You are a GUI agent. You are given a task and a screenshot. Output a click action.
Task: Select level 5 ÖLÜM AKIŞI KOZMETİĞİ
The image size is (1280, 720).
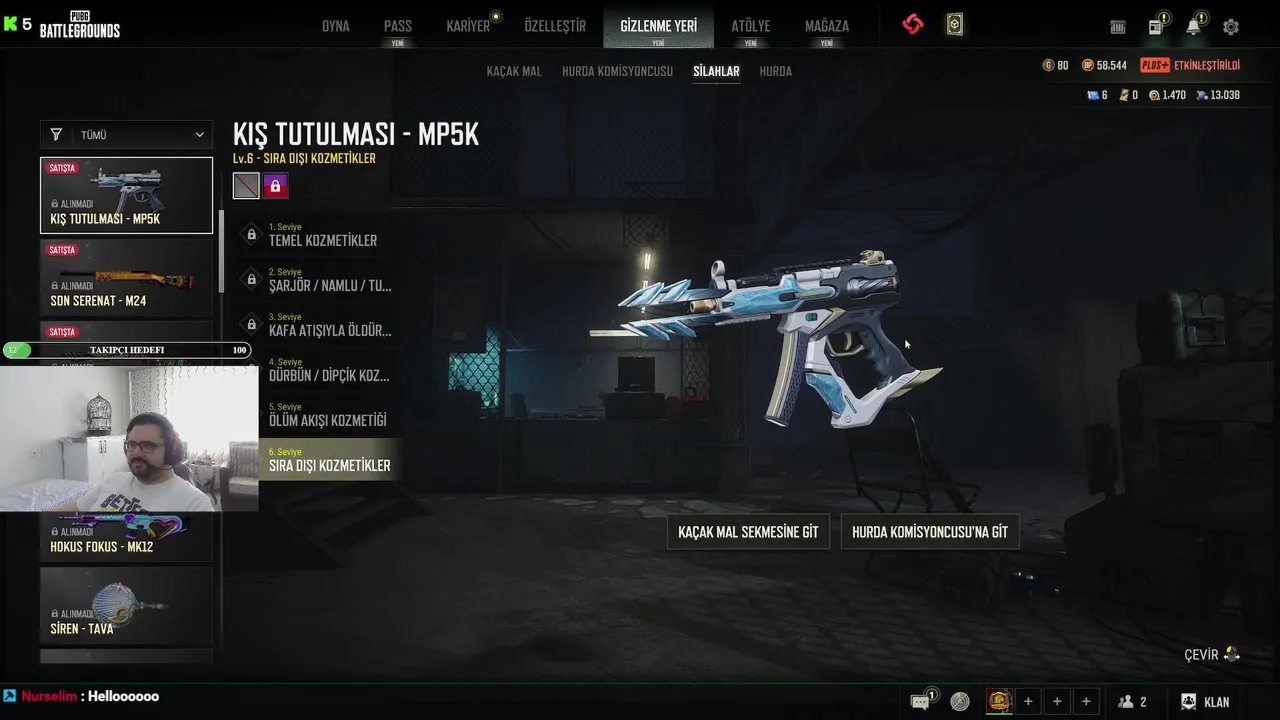[327, 415]
